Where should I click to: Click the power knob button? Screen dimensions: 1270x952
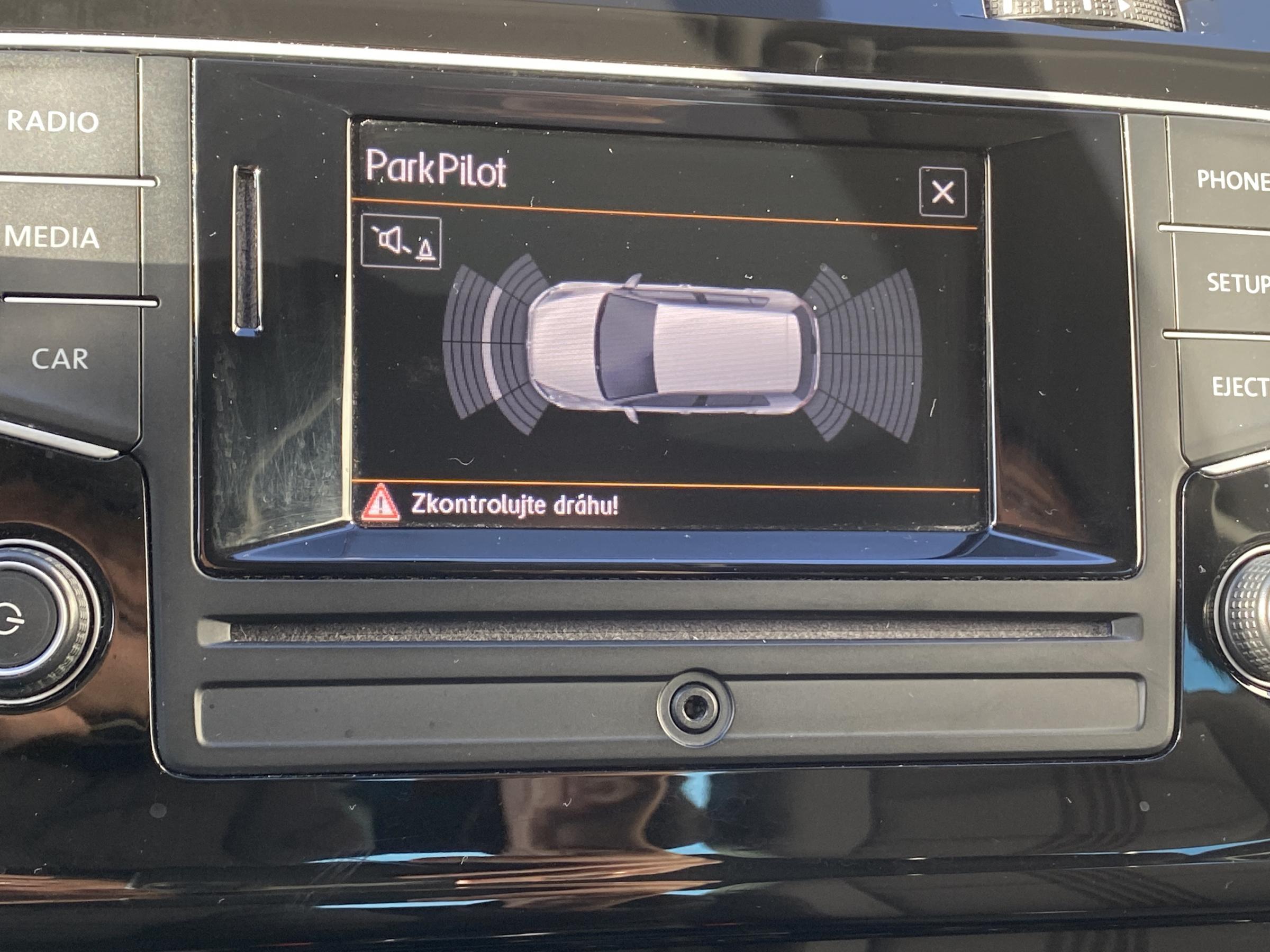coord(23,621)
